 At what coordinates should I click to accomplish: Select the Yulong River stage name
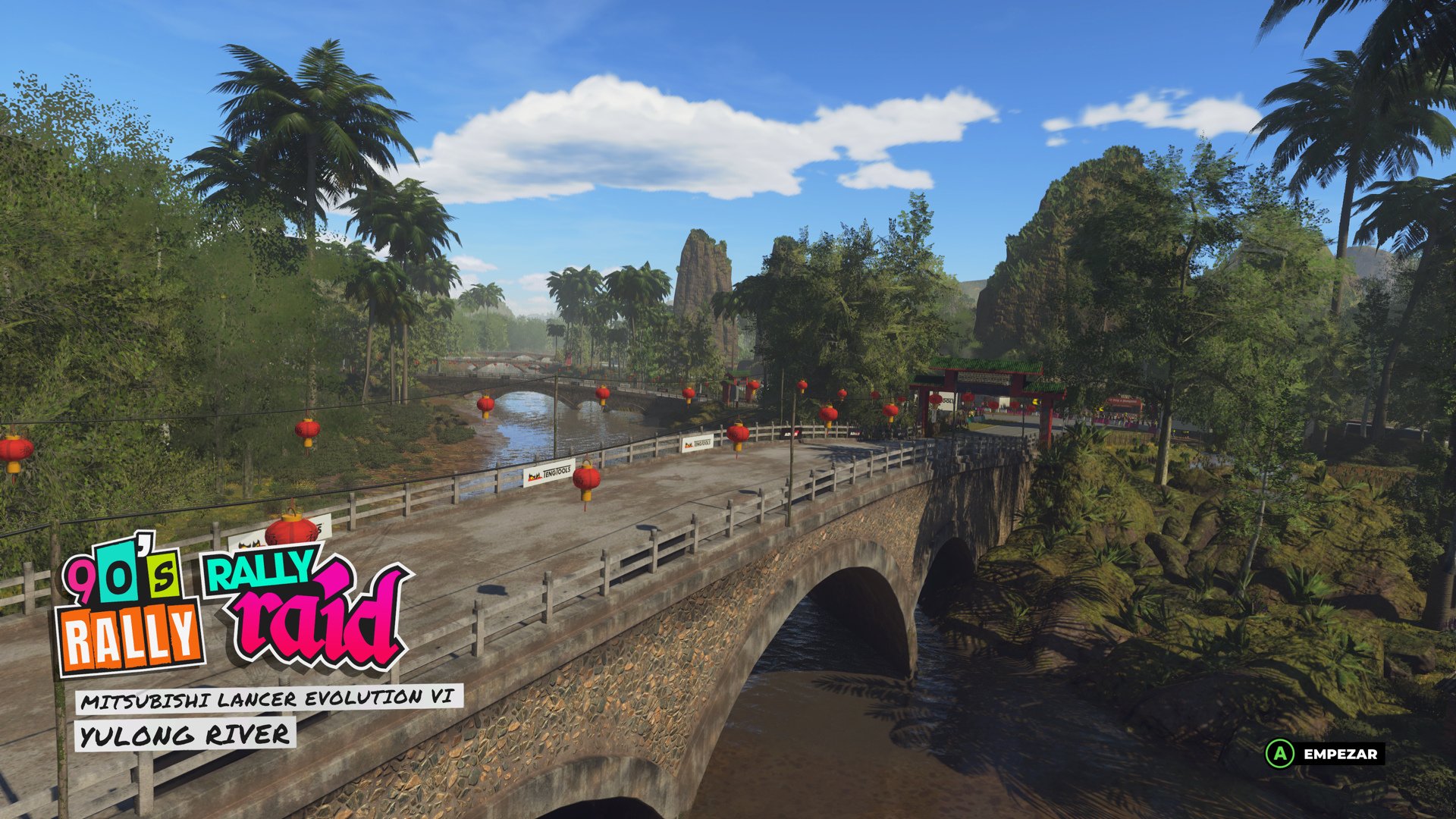pos(184,732)
